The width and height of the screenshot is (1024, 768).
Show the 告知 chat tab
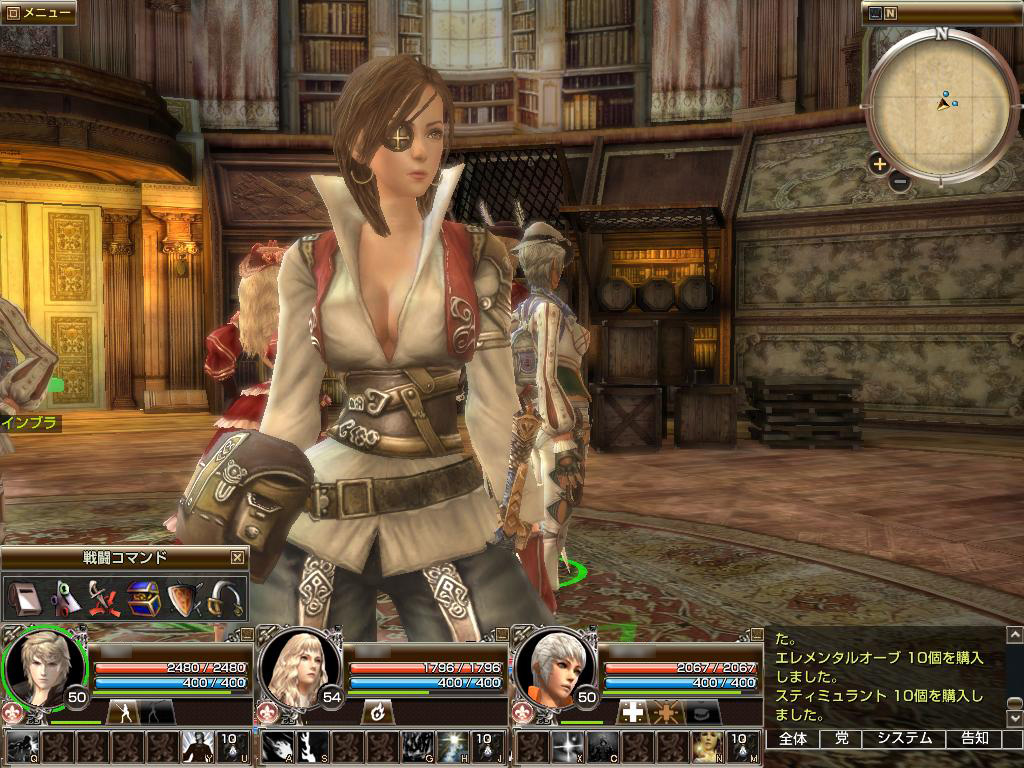tap(975, 739)
